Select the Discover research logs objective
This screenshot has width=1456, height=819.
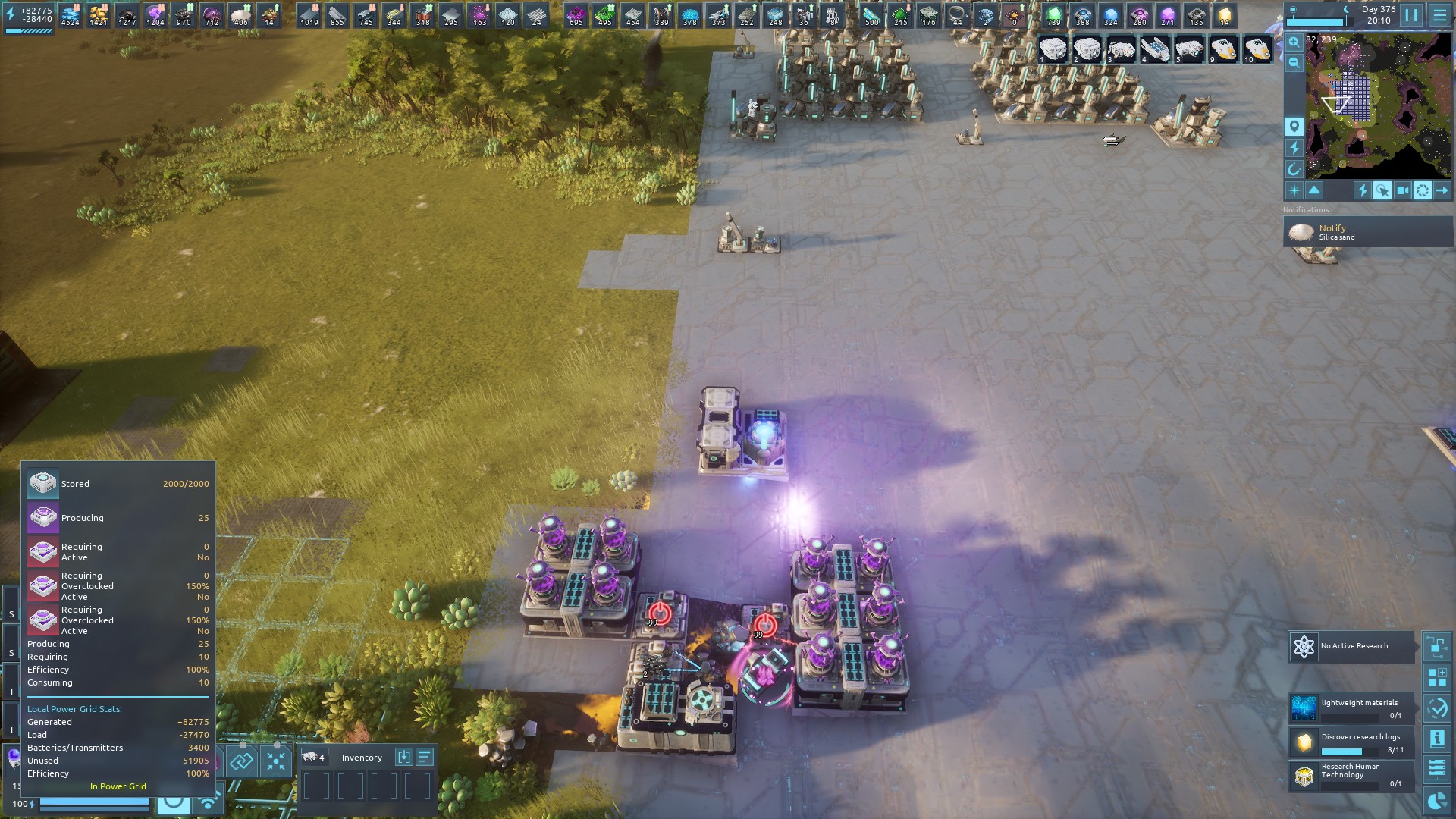1351,742
